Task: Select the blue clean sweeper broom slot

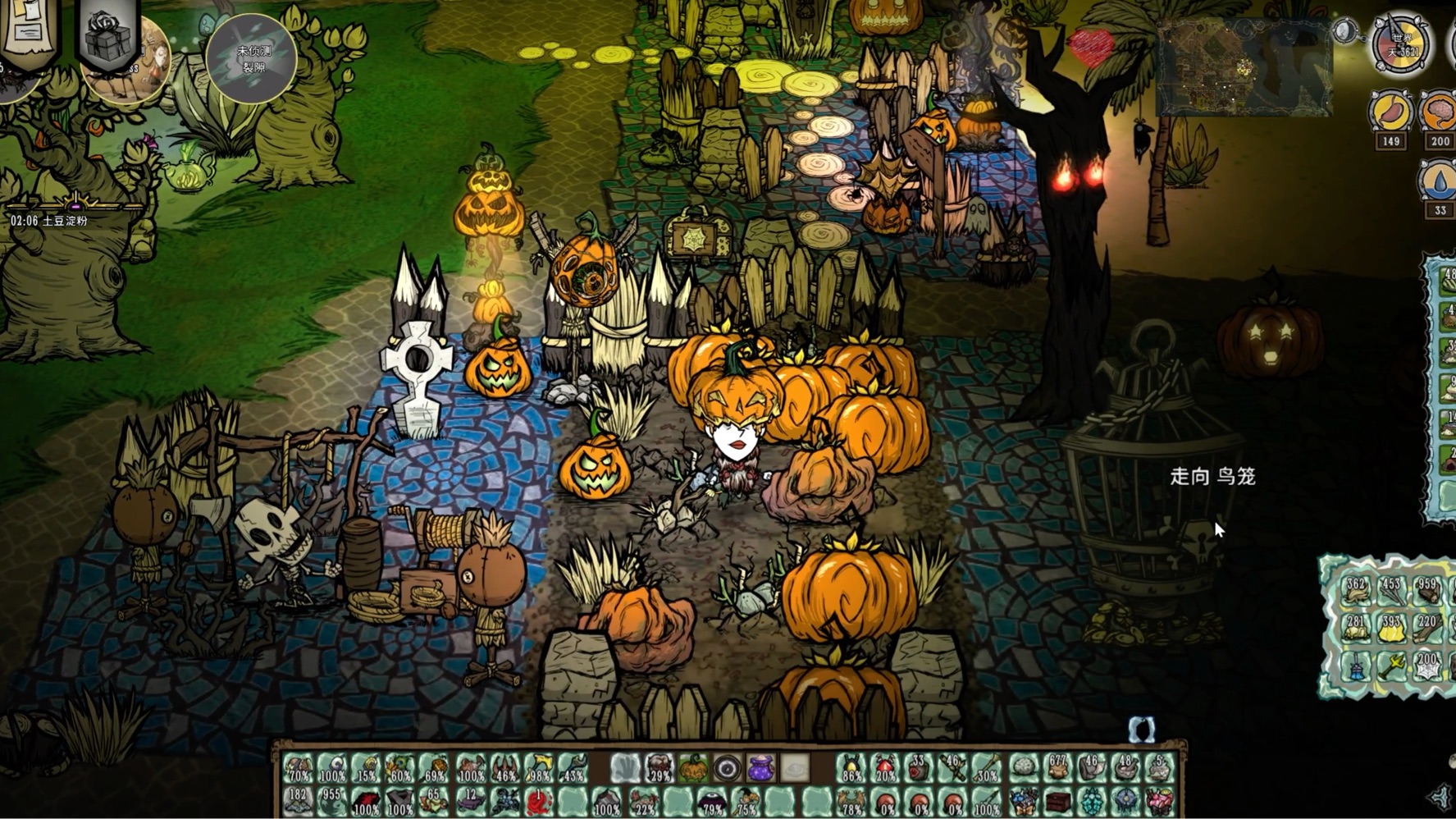Action: click(1356, 666)
